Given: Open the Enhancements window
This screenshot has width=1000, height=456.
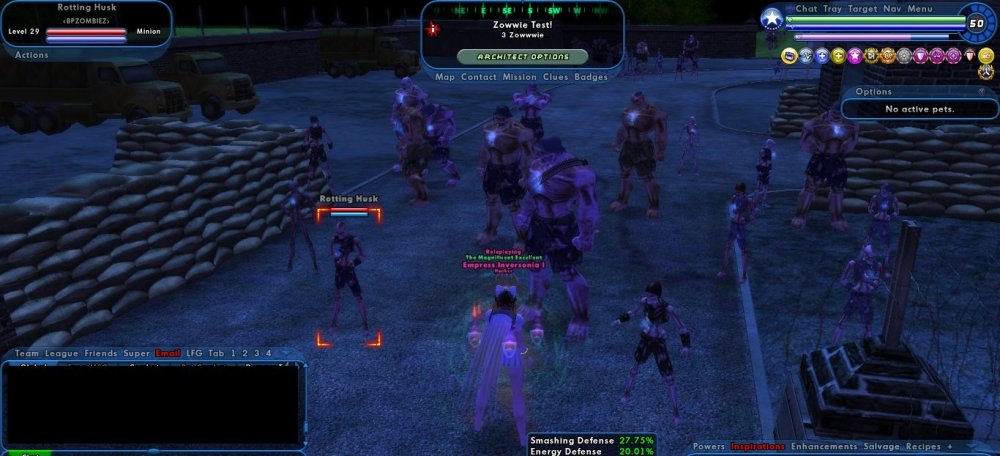Looking at the screenshot, I should [825, 446].
